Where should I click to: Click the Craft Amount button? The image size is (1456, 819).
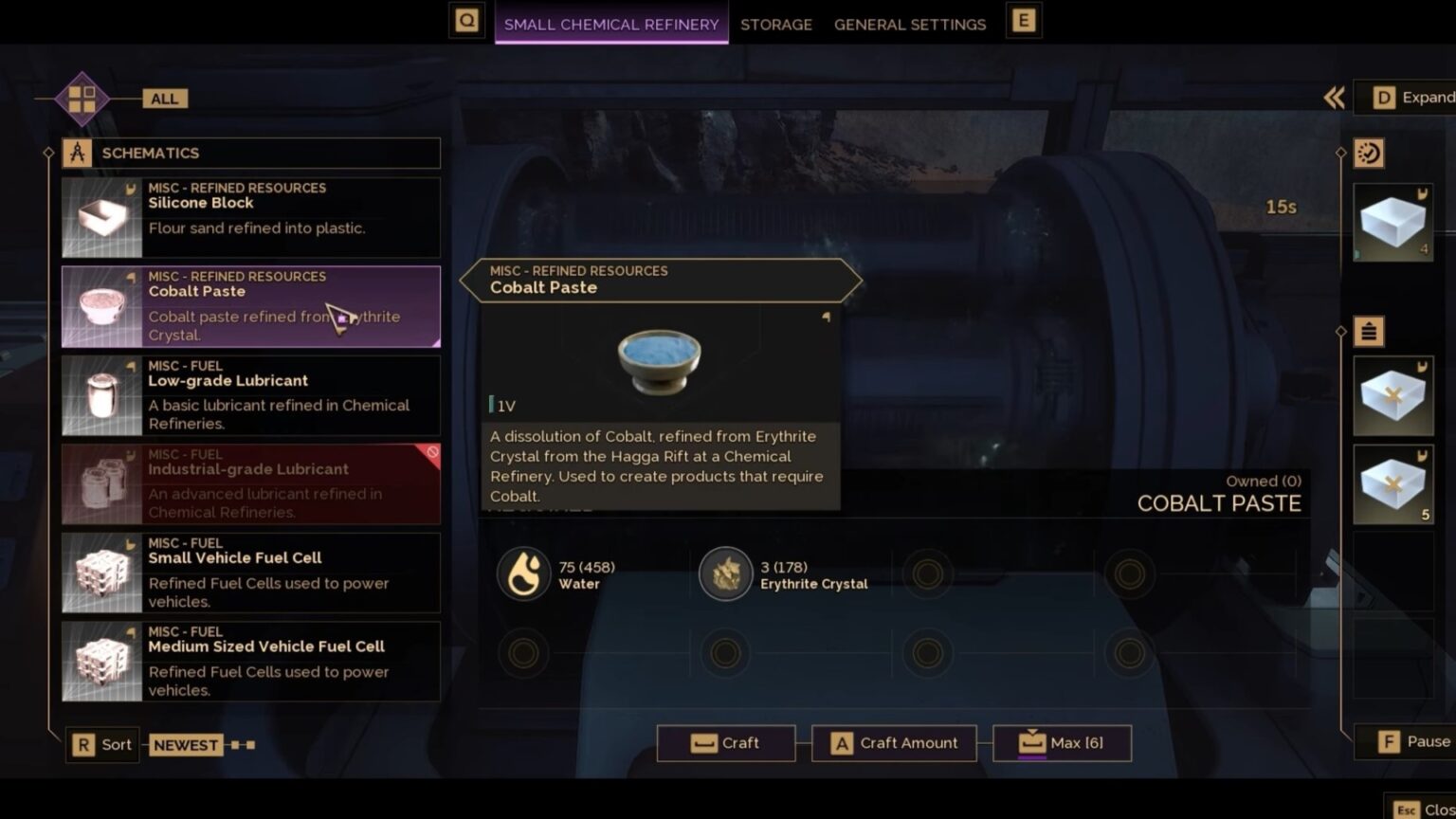point(893,743)
